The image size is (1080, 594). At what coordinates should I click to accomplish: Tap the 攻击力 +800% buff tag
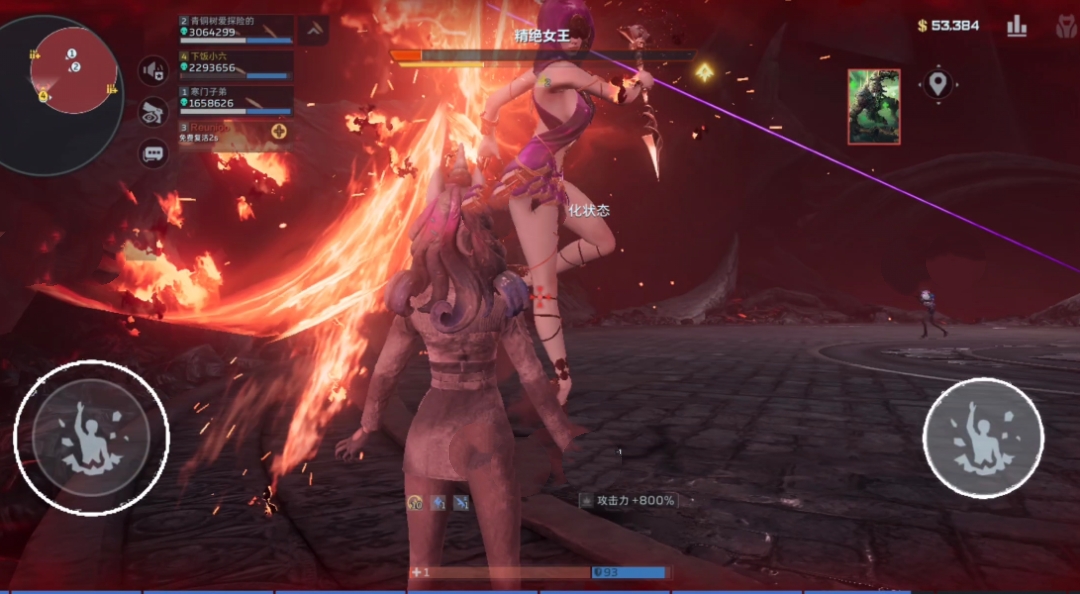tap(629, 500)
